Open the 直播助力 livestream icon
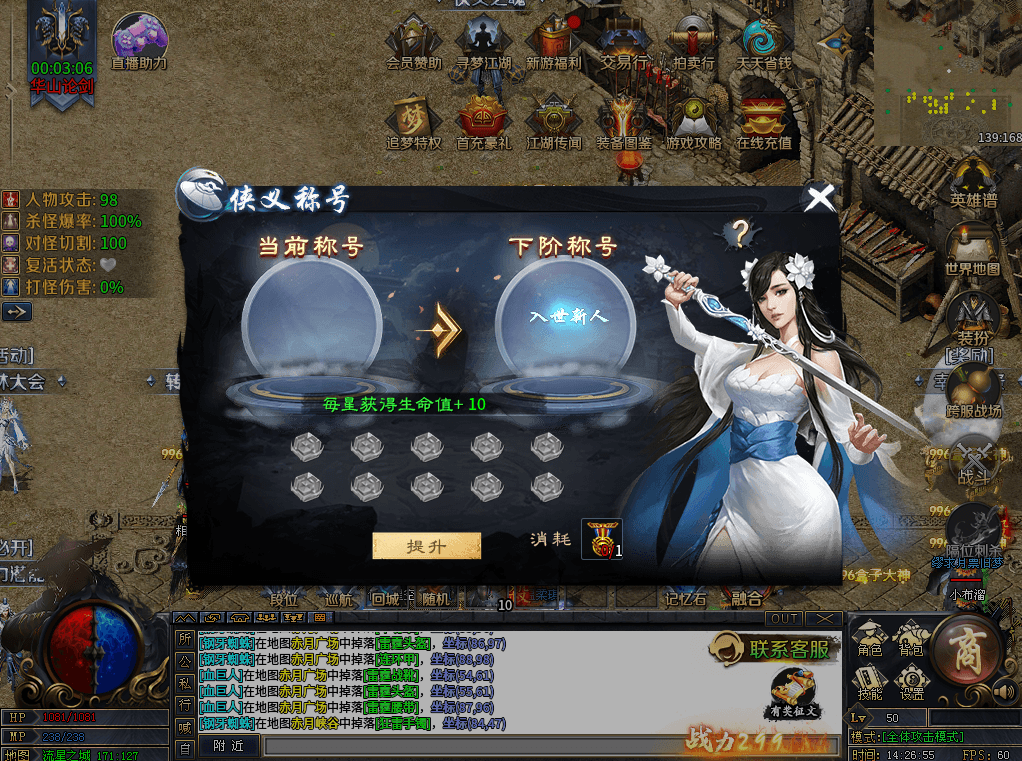Image resolution: width=1022 pixels, height=761 pixels. tap(138, 40)
